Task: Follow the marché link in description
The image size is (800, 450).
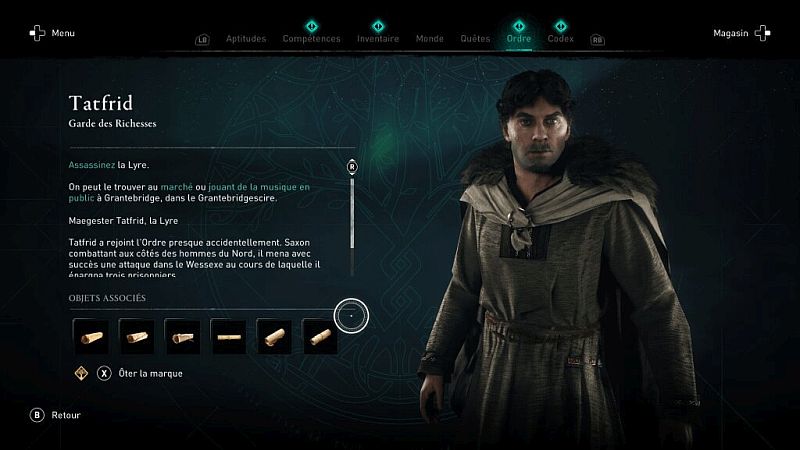Action: click(x=177, y=187)
